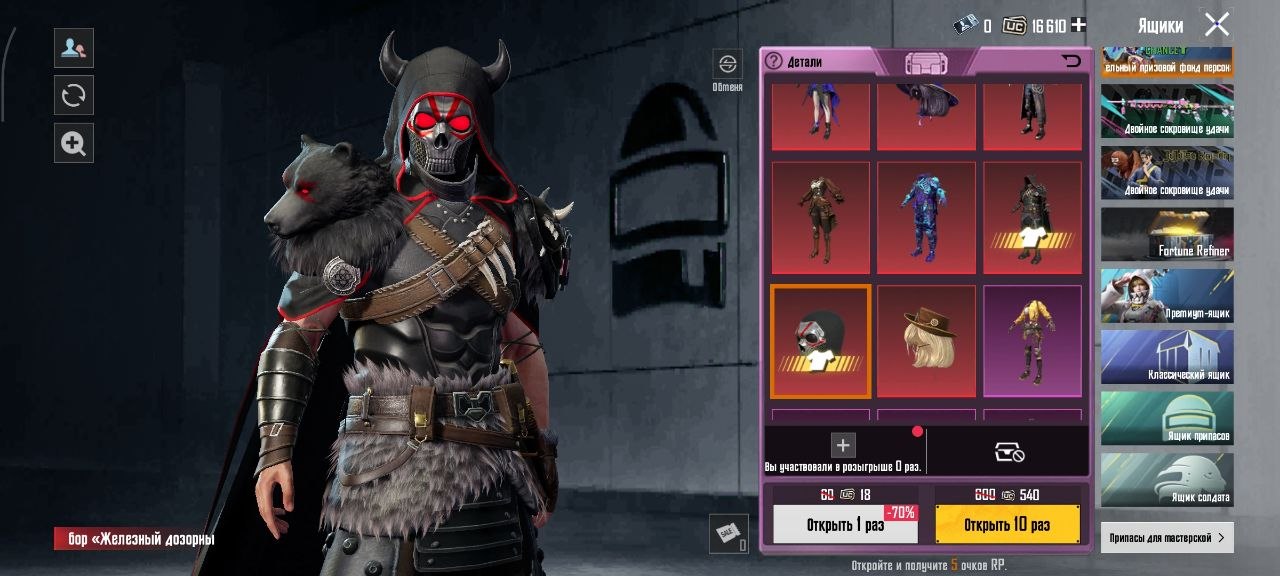
Task: Open 'Ящик припасов' supply crate
Action: pos(1167,418)
